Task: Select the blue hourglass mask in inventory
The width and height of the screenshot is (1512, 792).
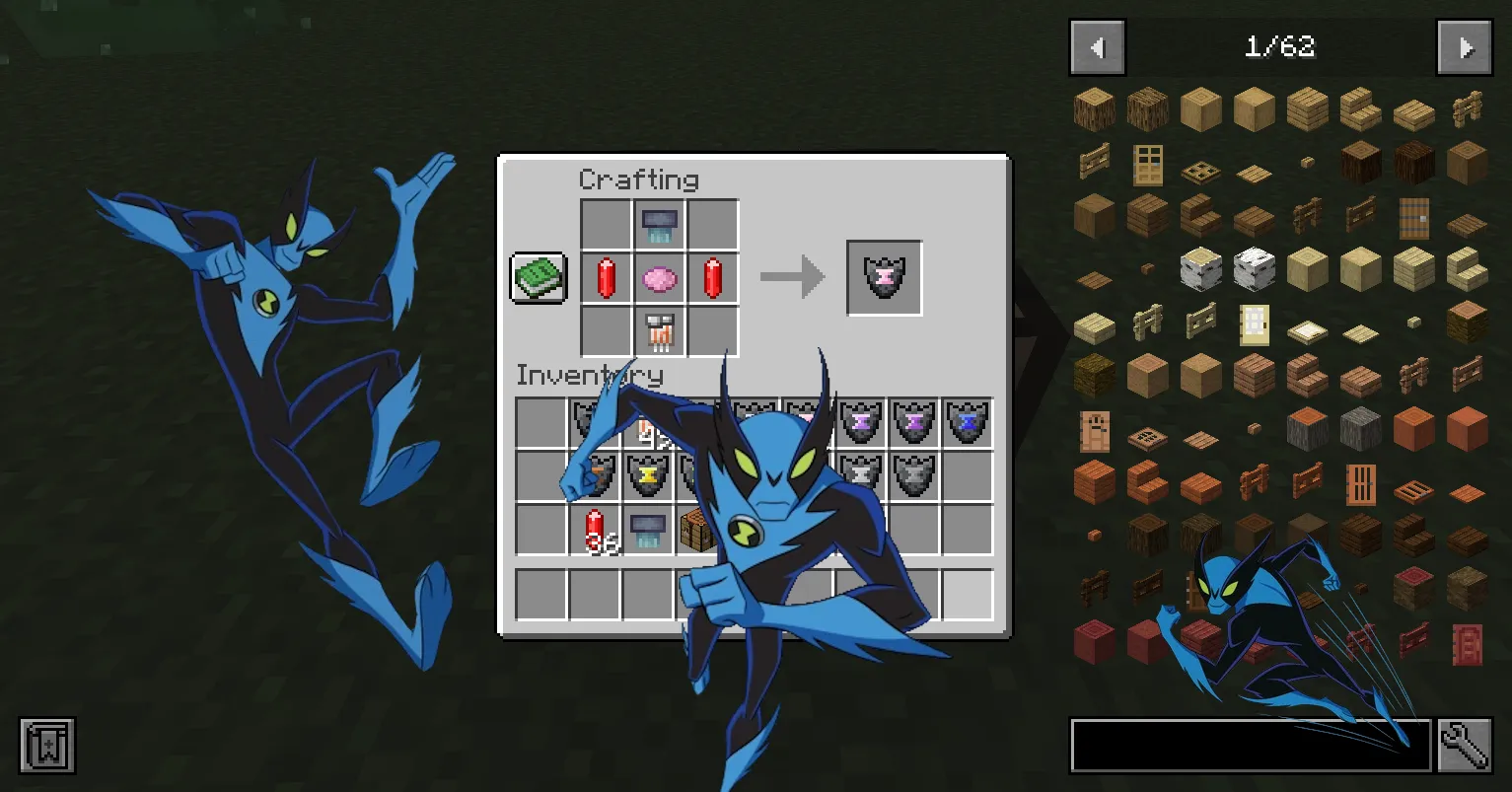Action: click(x=968, y=421)
